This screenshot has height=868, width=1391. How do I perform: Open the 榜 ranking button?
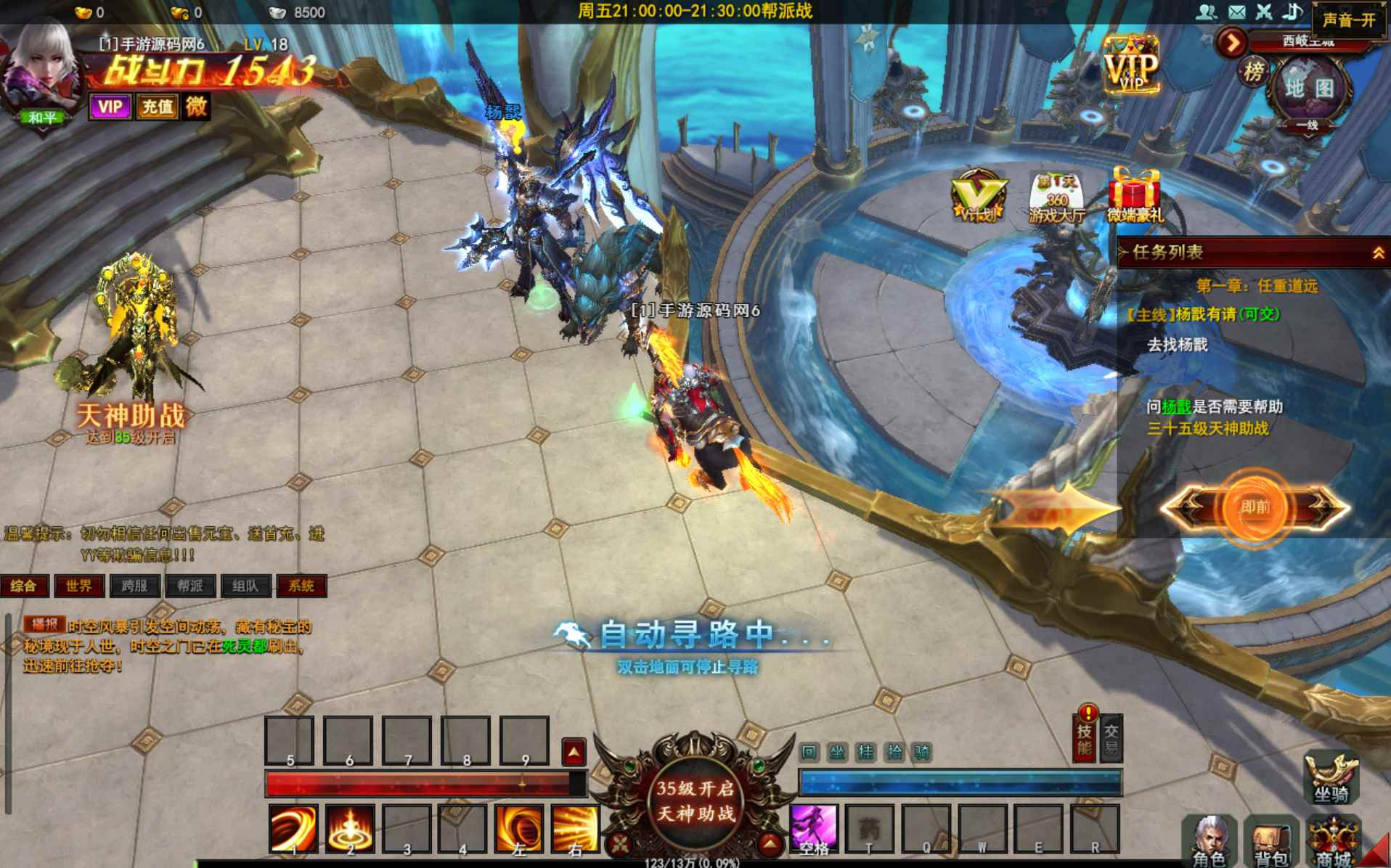[1253, 72]
